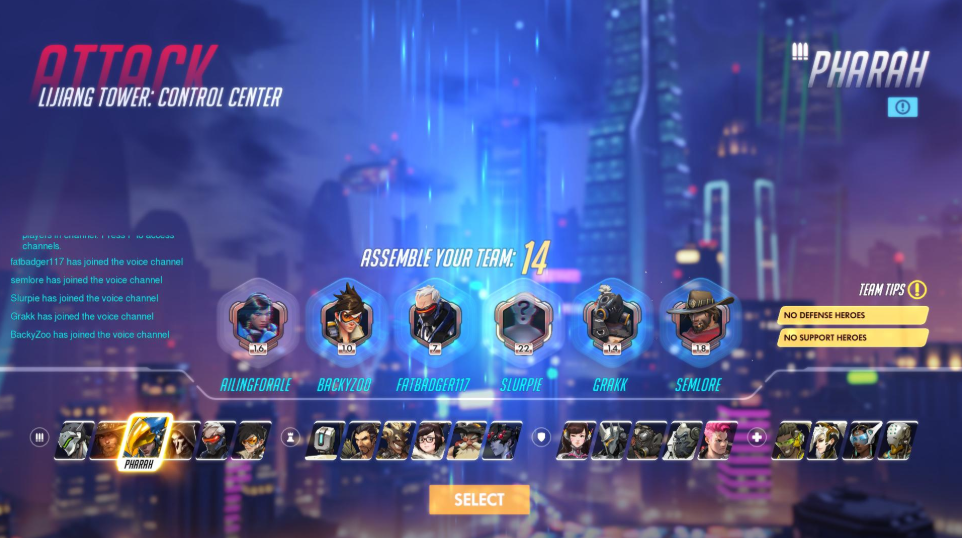Confirm hero with the Select button
This screenshot has height=538, width=962.
pos(479,499)
